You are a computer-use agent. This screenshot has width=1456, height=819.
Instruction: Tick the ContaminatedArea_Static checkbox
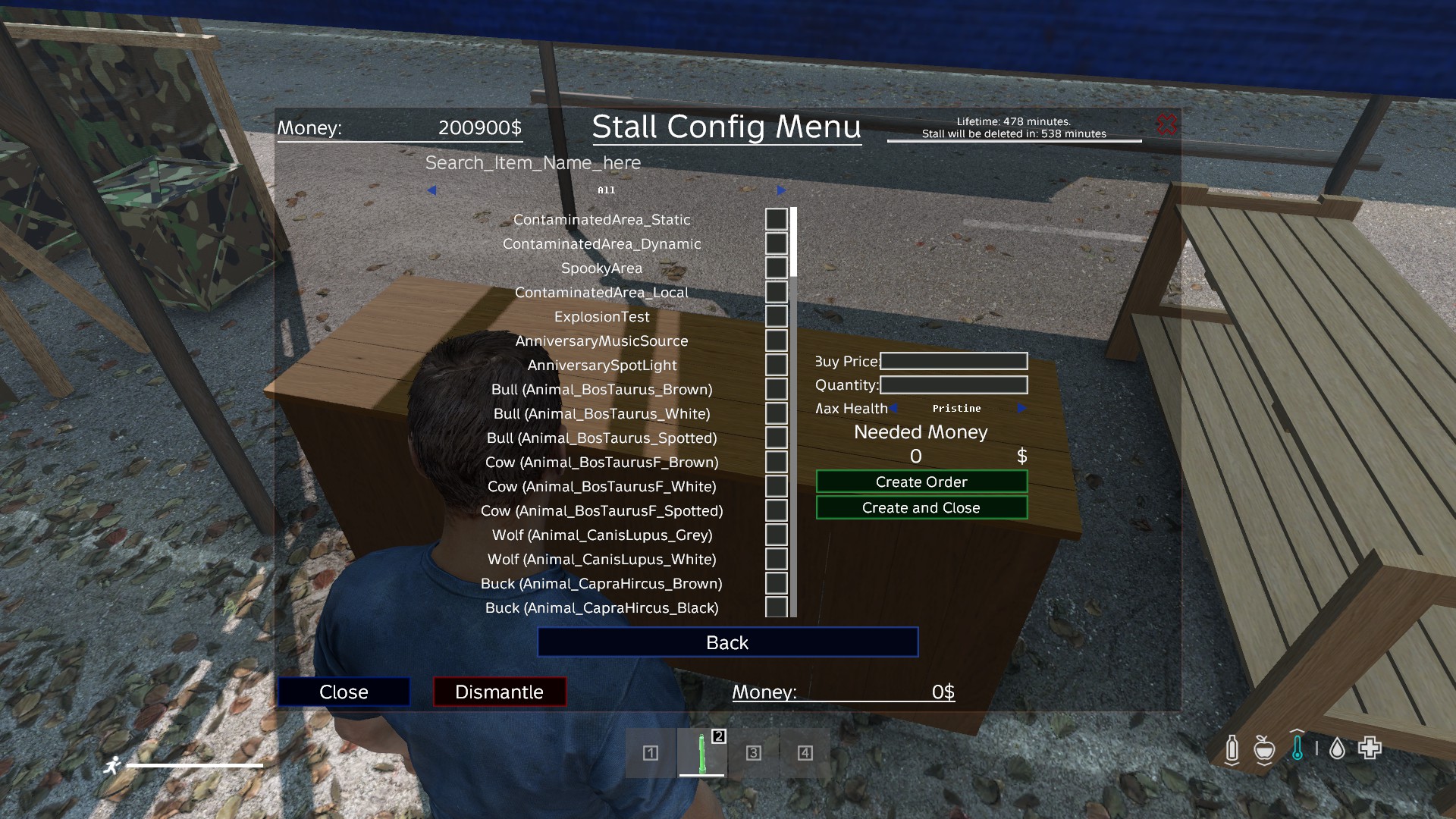(776, 219)
